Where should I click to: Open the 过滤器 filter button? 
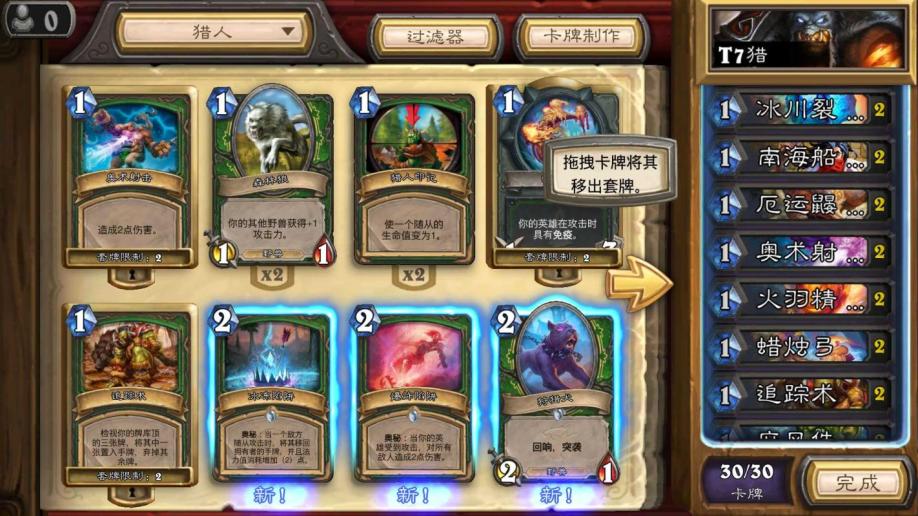(435, 37)
